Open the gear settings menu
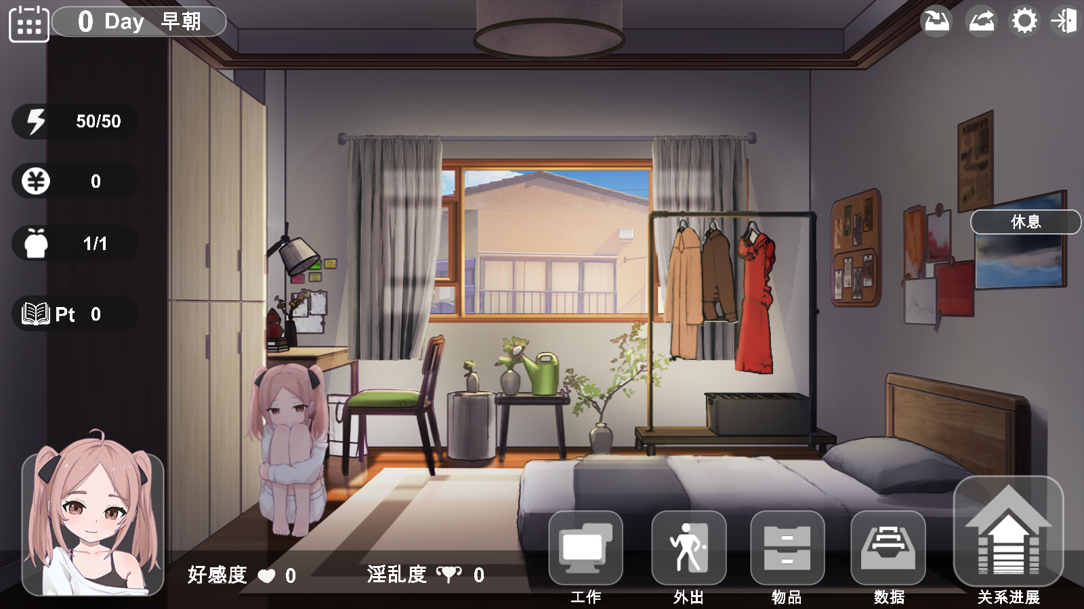This screenshot has width=1084, height=609. 1024,21
